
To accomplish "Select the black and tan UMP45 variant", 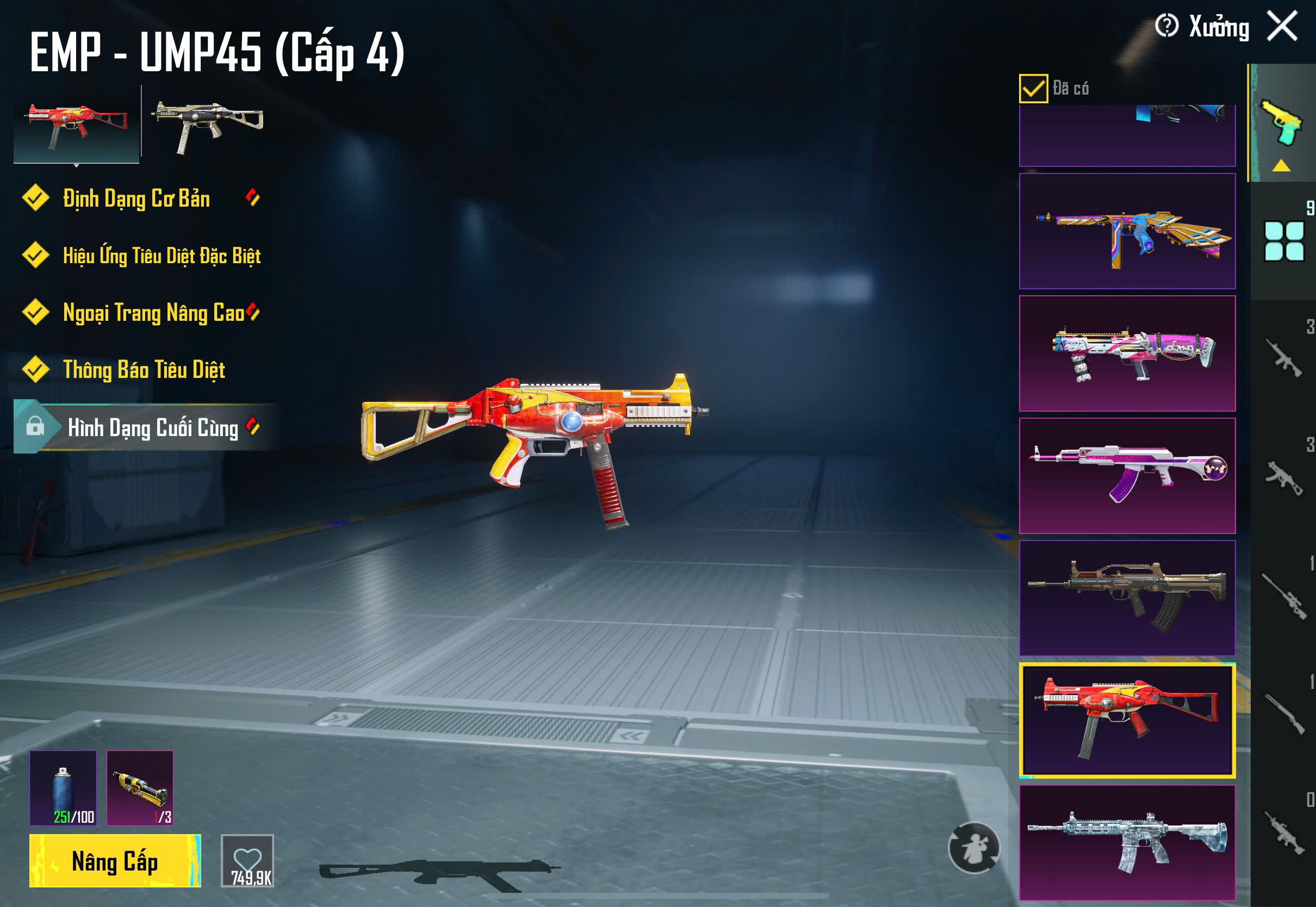I will point(207,124).
